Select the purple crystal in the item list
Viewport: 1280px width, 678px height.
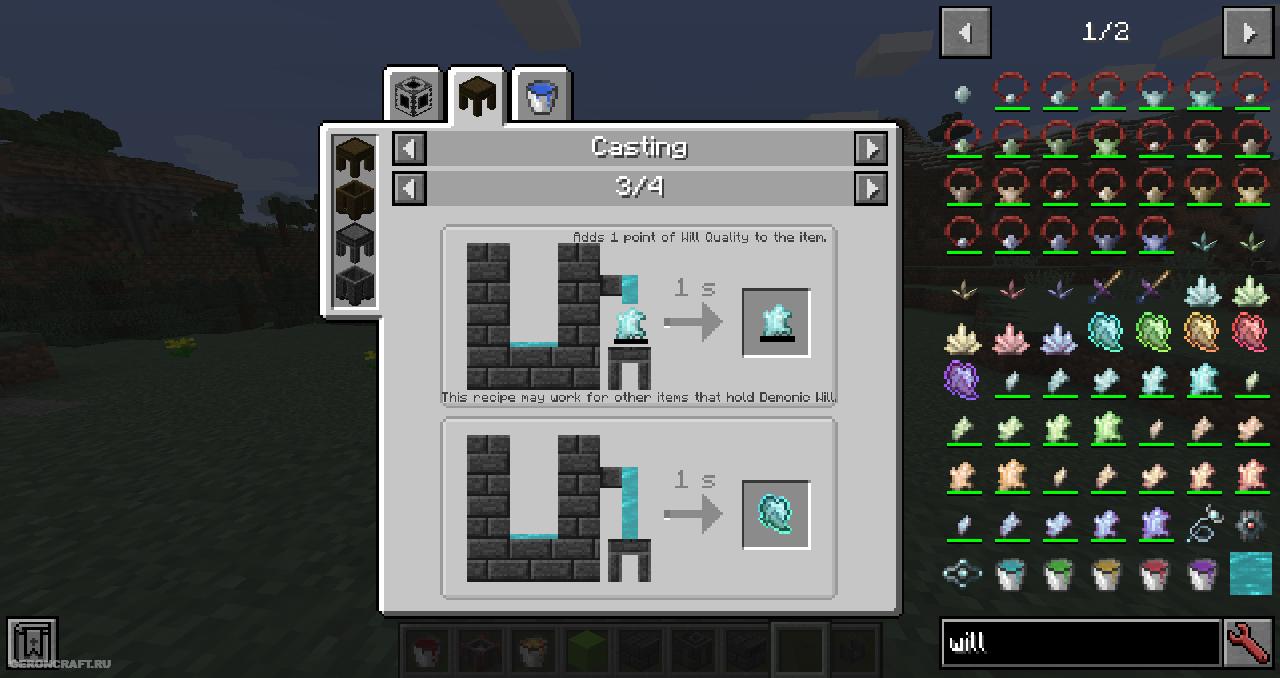(x=963, y=379)
